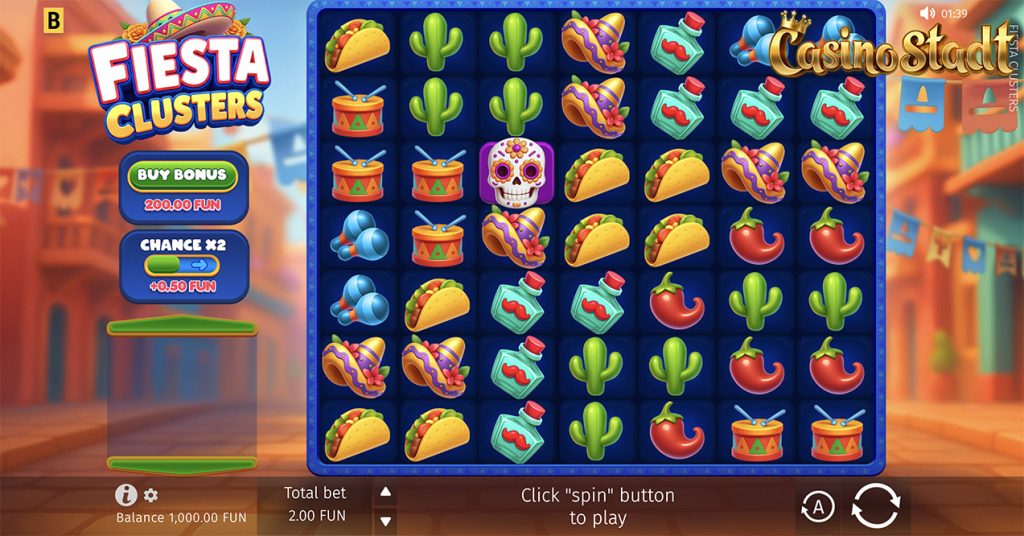This screenshot has height=536, width=1024.
Task: Spin the reels with the spin button
Action: pos(875,506)
